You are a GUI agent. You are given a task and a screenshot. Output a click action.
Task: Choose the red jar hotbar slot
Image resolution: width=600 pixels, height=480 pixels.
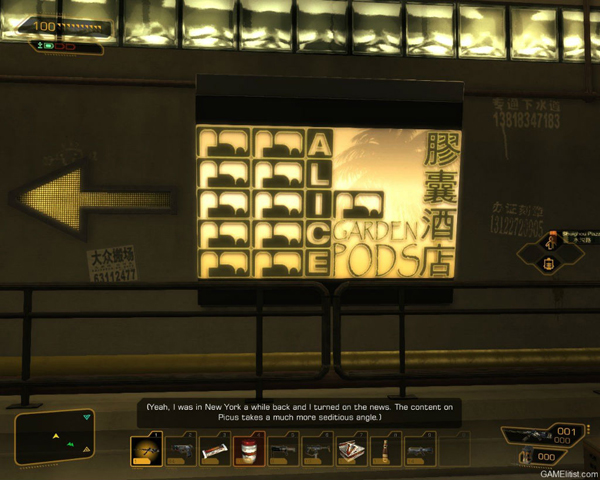click(x=249, y=451)
